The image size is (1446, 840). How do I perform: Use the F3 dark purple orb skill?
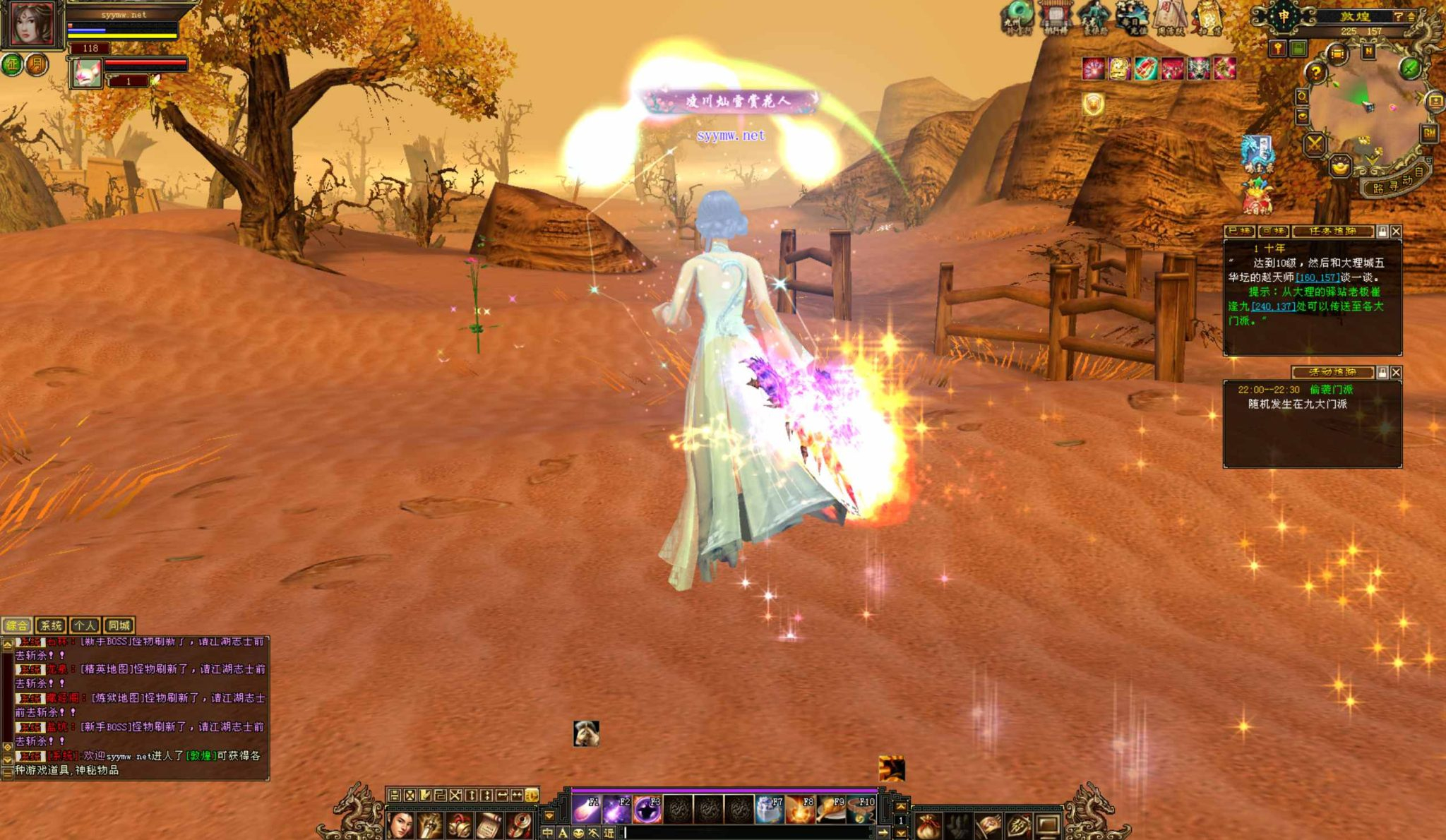(647, 810)
